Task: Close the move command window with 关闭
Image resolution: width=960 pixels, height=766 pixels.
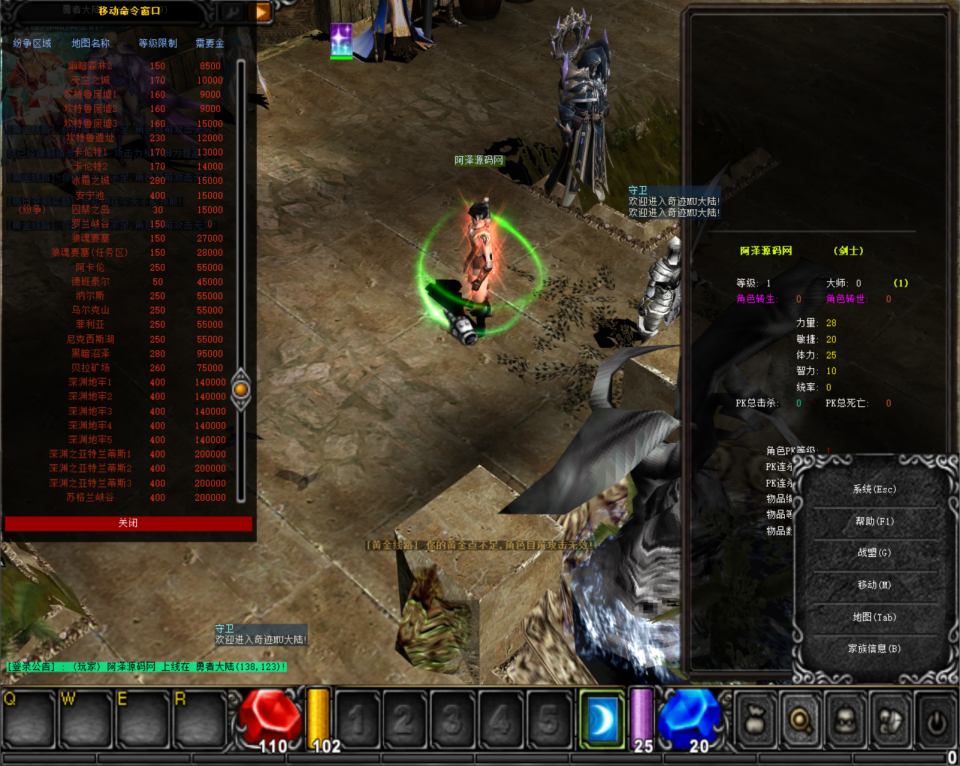Action: point(128,523)
